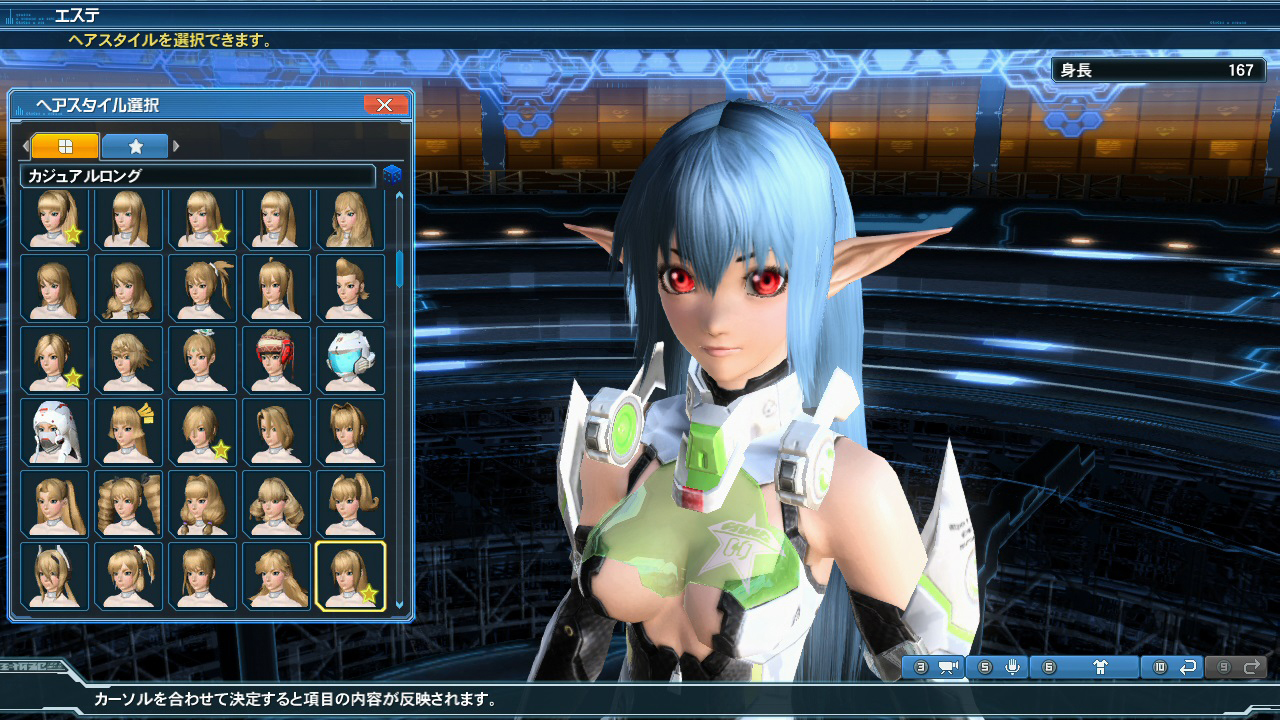Select the orange grid list tab
This screenshot has height=720, width=1280.
[x=65, y=146]
